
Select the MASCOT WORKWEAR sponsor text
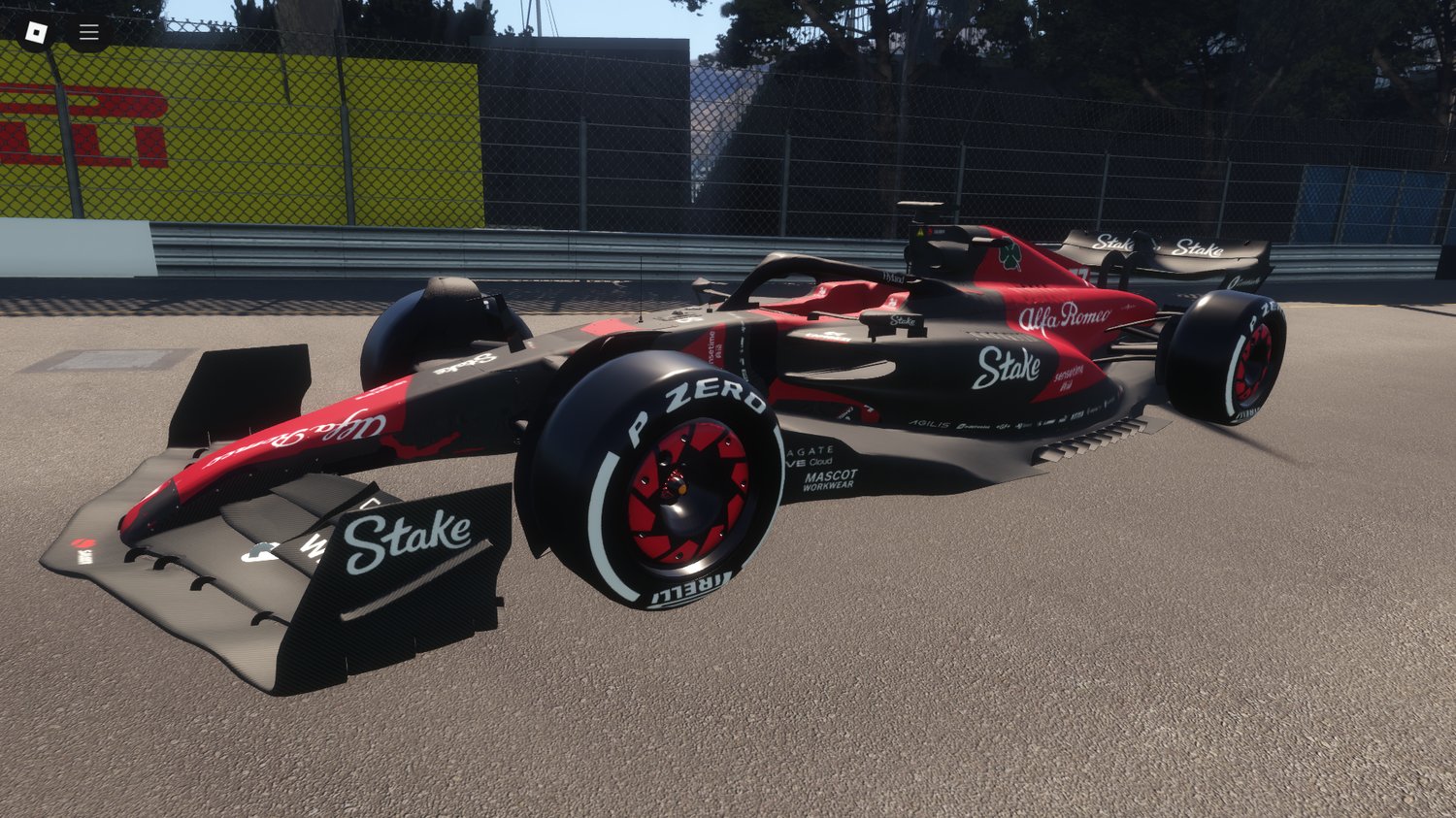tap(831, 480)
